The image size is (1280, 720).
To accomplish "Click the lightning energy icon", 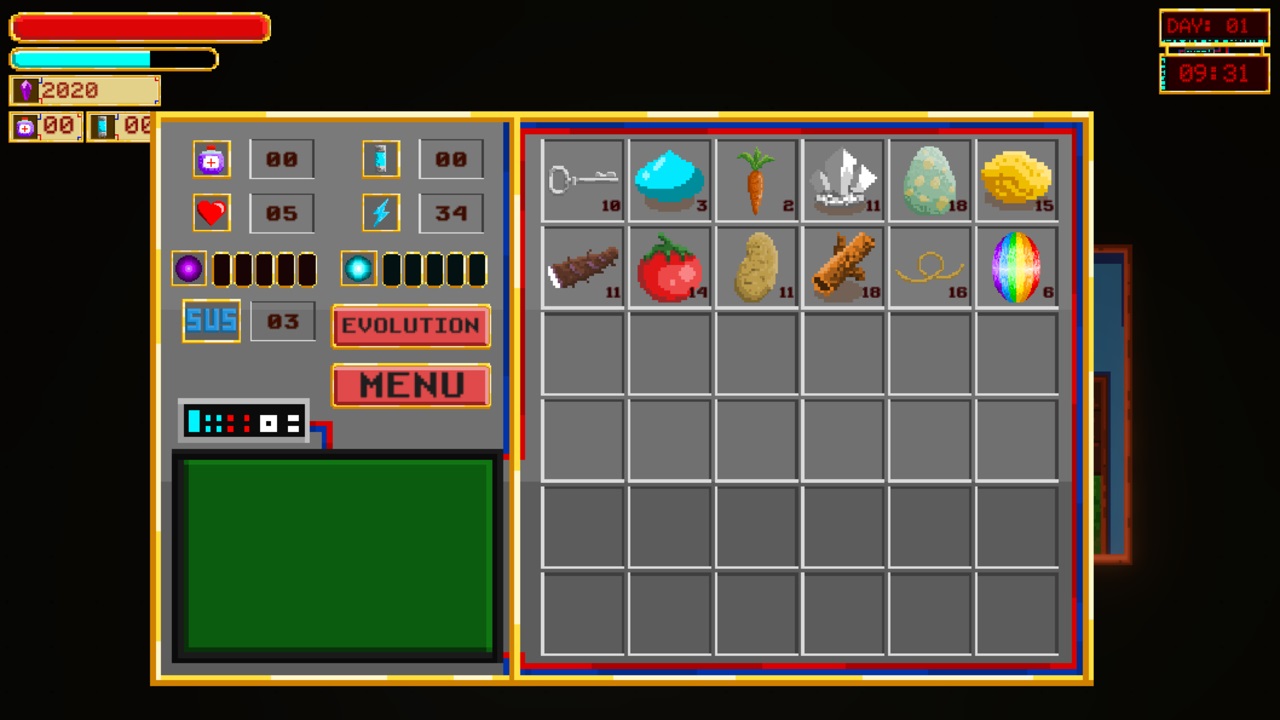I will 381,211.
